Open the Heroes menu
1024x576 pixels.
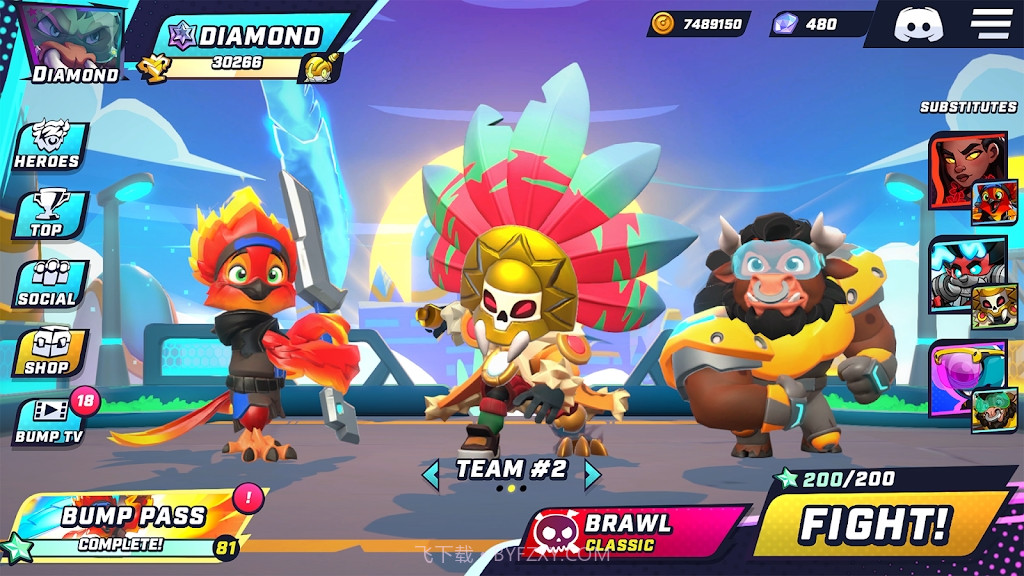tap(47, 146)
